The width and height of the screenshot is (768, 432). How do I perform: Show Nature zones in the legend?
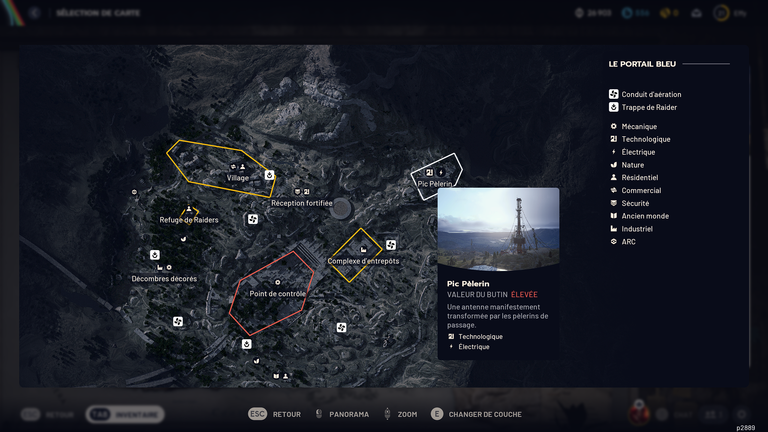[x=632, y=165]
